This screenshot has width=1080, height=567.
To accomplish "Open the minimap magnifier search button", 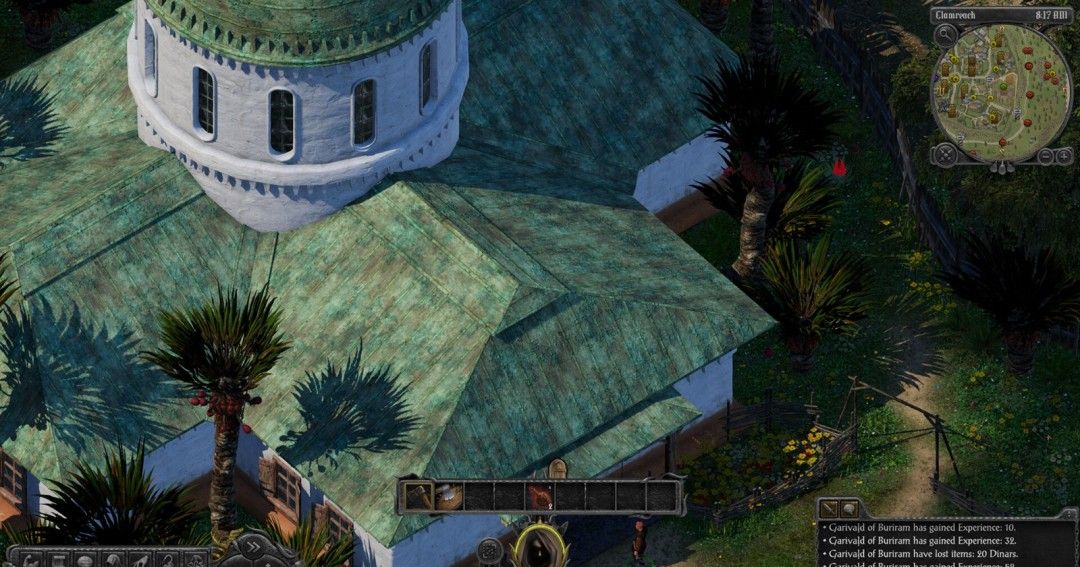I will coord(947,33).
